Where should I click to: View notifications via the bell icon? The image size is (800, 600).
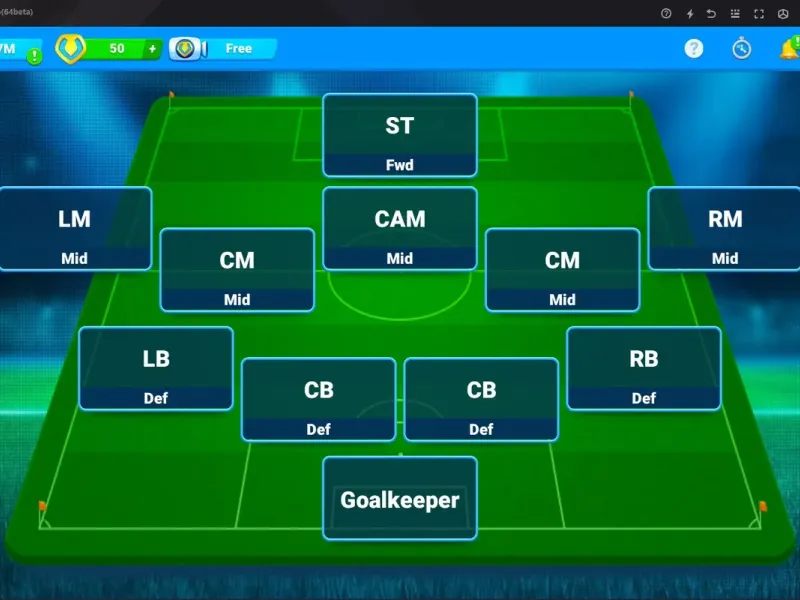[788, 48]
